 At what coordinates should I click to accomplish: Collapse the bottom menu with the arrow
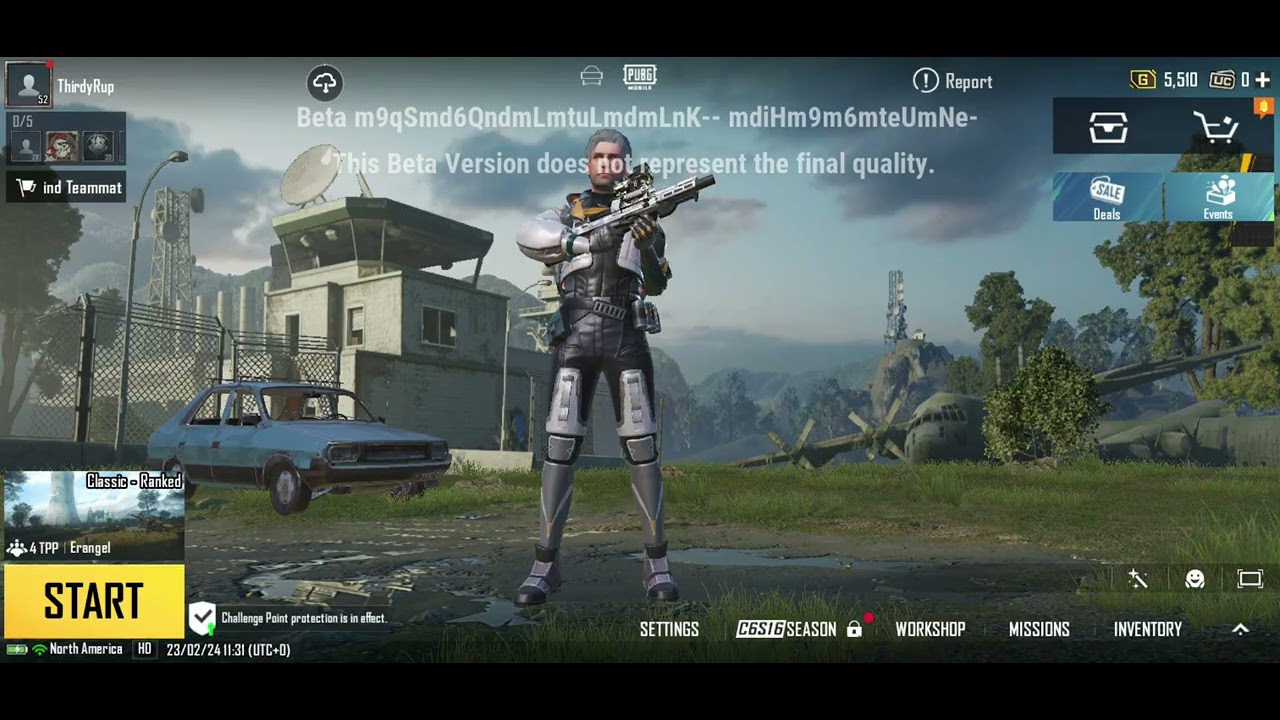click(1240, 629)
